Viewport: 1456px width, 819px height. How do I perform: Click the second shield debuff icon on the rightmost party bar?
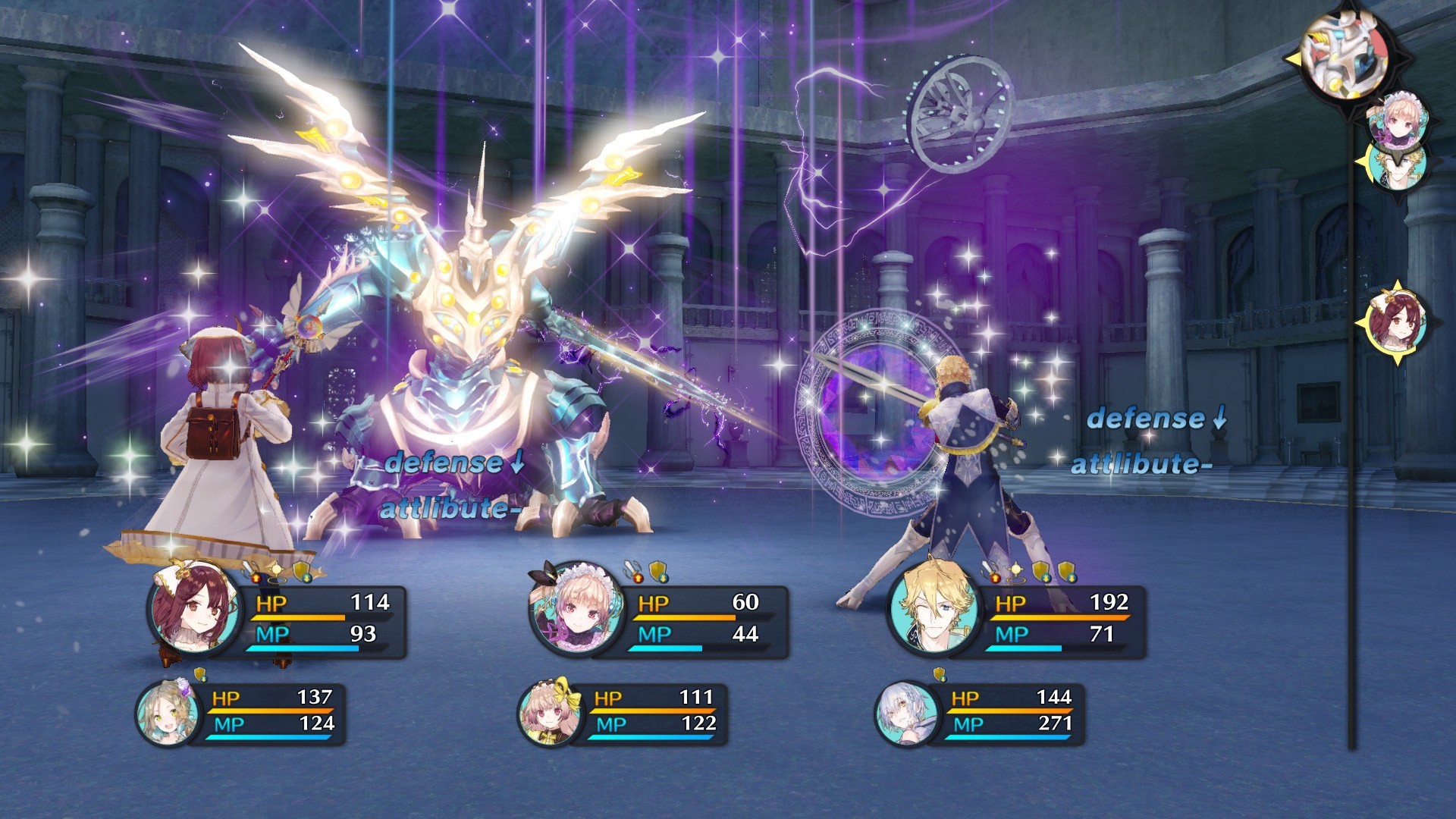point(1067,571)
